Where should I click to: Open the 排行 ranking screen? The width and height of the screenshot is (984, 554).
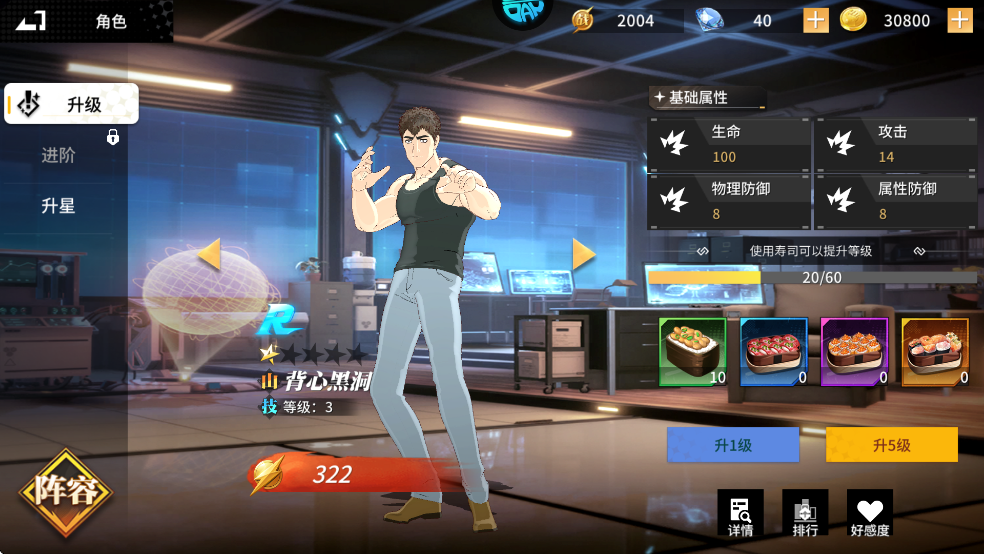[x=805, y=513]
